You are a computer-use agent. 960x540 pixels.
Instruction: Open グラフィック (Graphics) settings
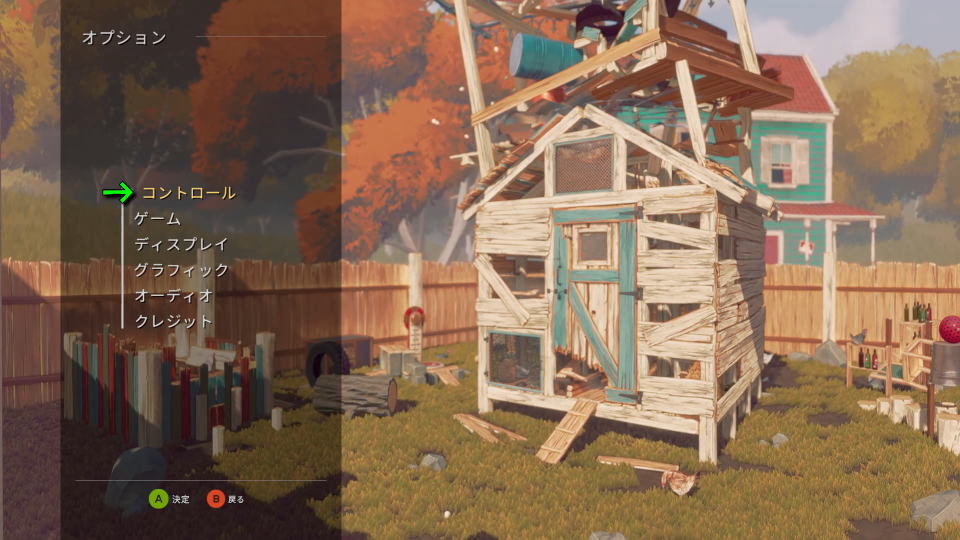181,270
